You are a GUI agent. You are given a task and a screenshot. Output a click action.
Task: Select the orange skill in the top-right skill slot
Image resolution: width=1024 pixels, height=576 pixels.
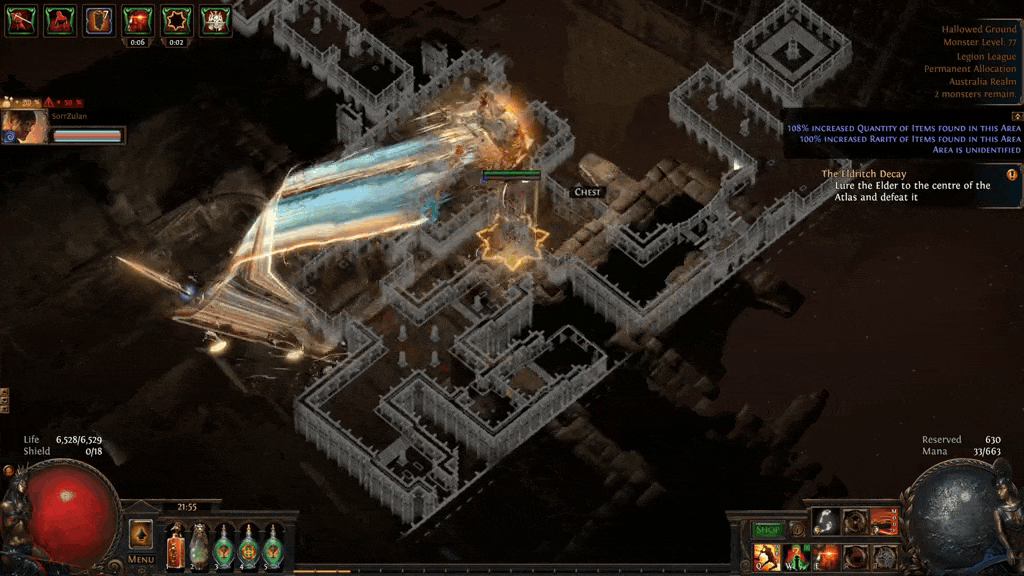tap(884, 522)
